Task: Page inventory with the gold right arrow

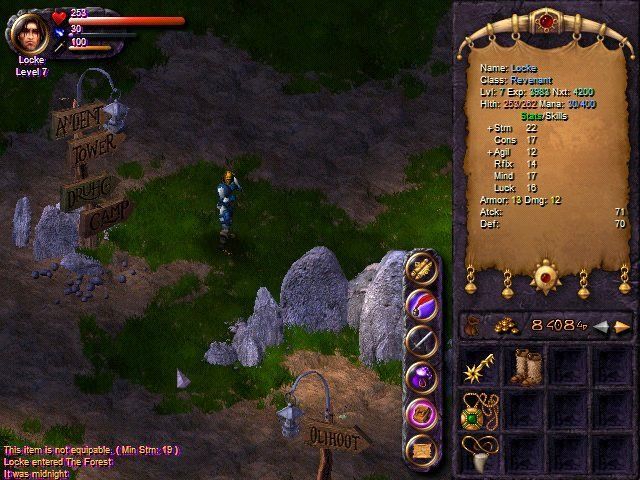Action: pos(622,326)
